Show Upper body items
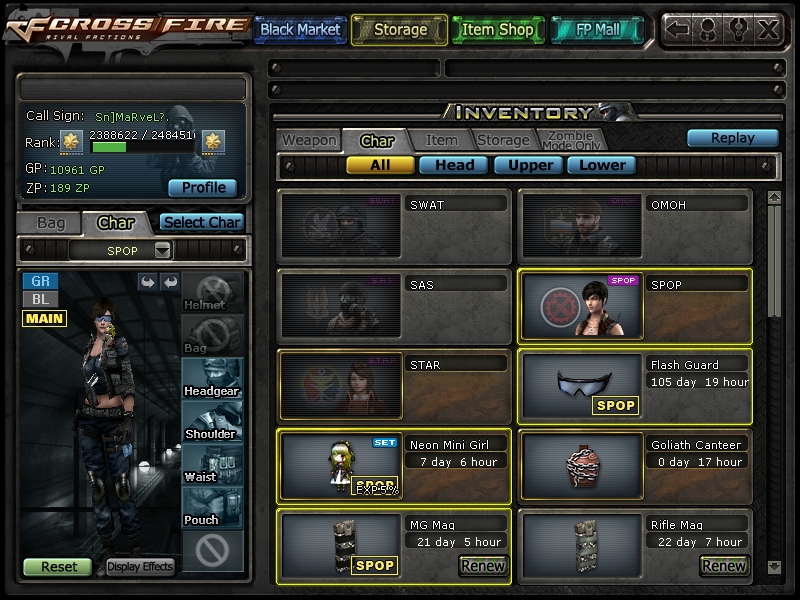 529,165
